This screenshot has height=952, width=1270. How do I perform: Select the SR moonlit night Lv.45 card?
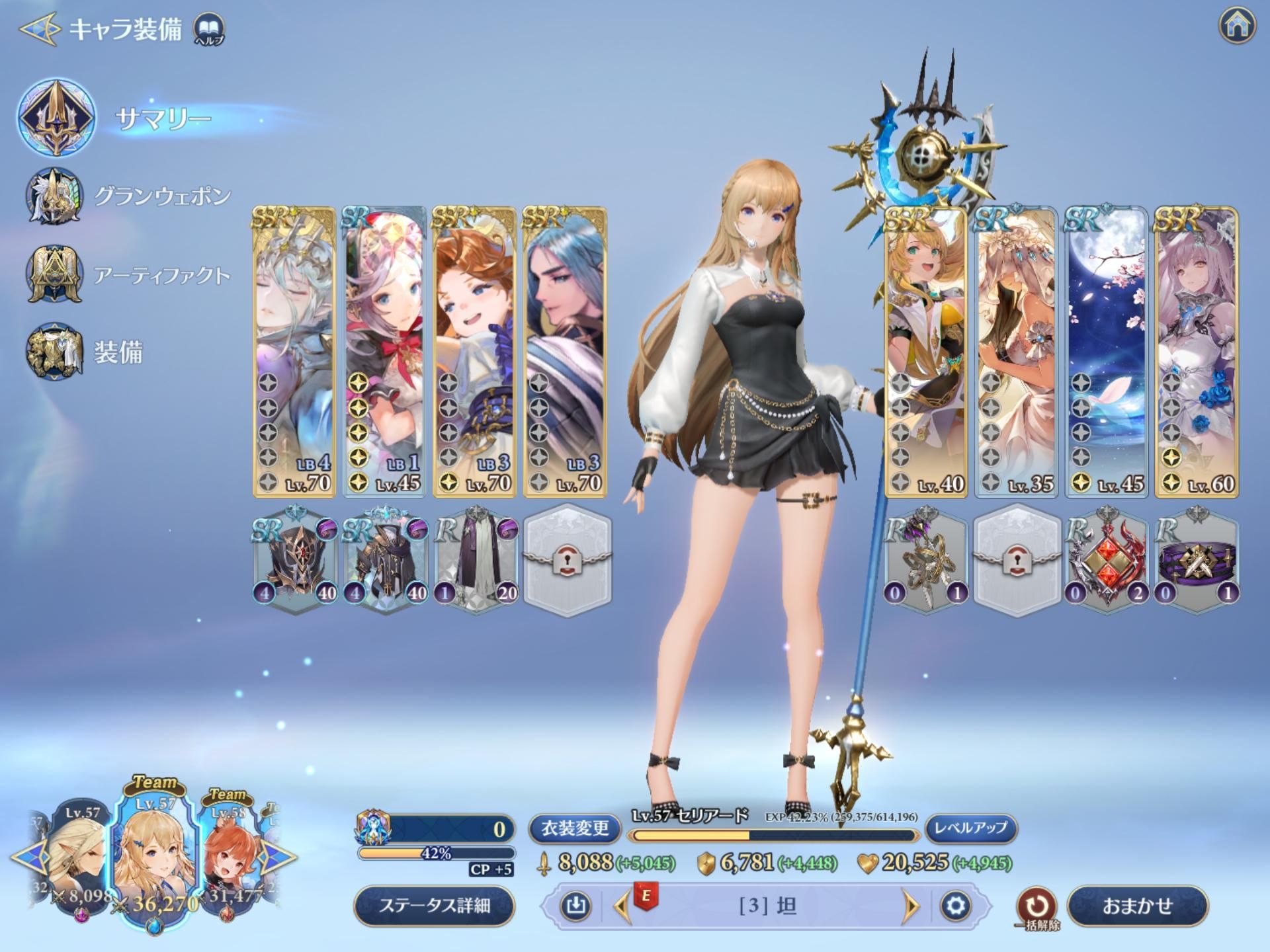pos(1106,352)
